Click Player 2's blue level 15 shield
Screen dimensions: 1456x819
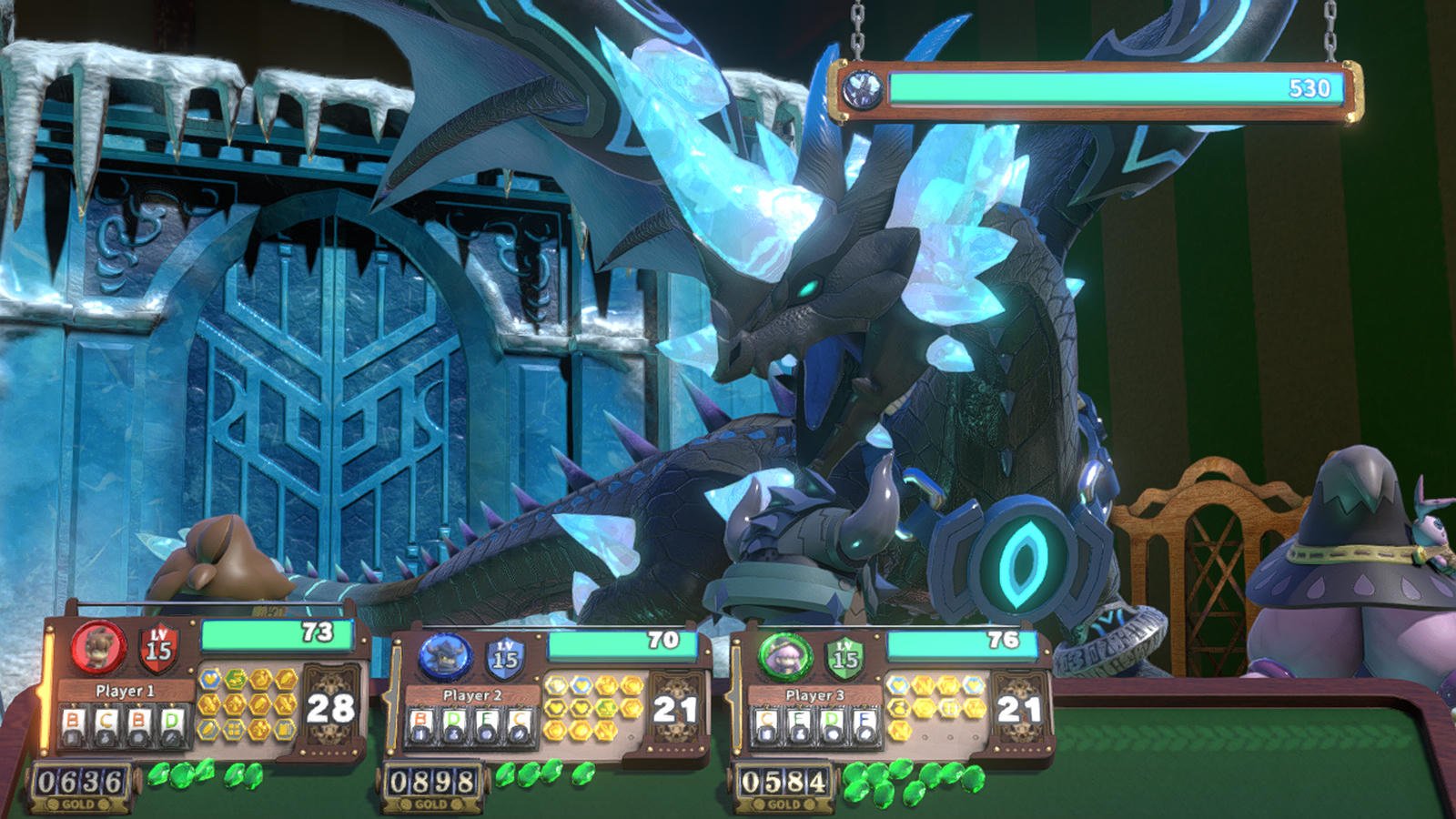tap(504, 657)
